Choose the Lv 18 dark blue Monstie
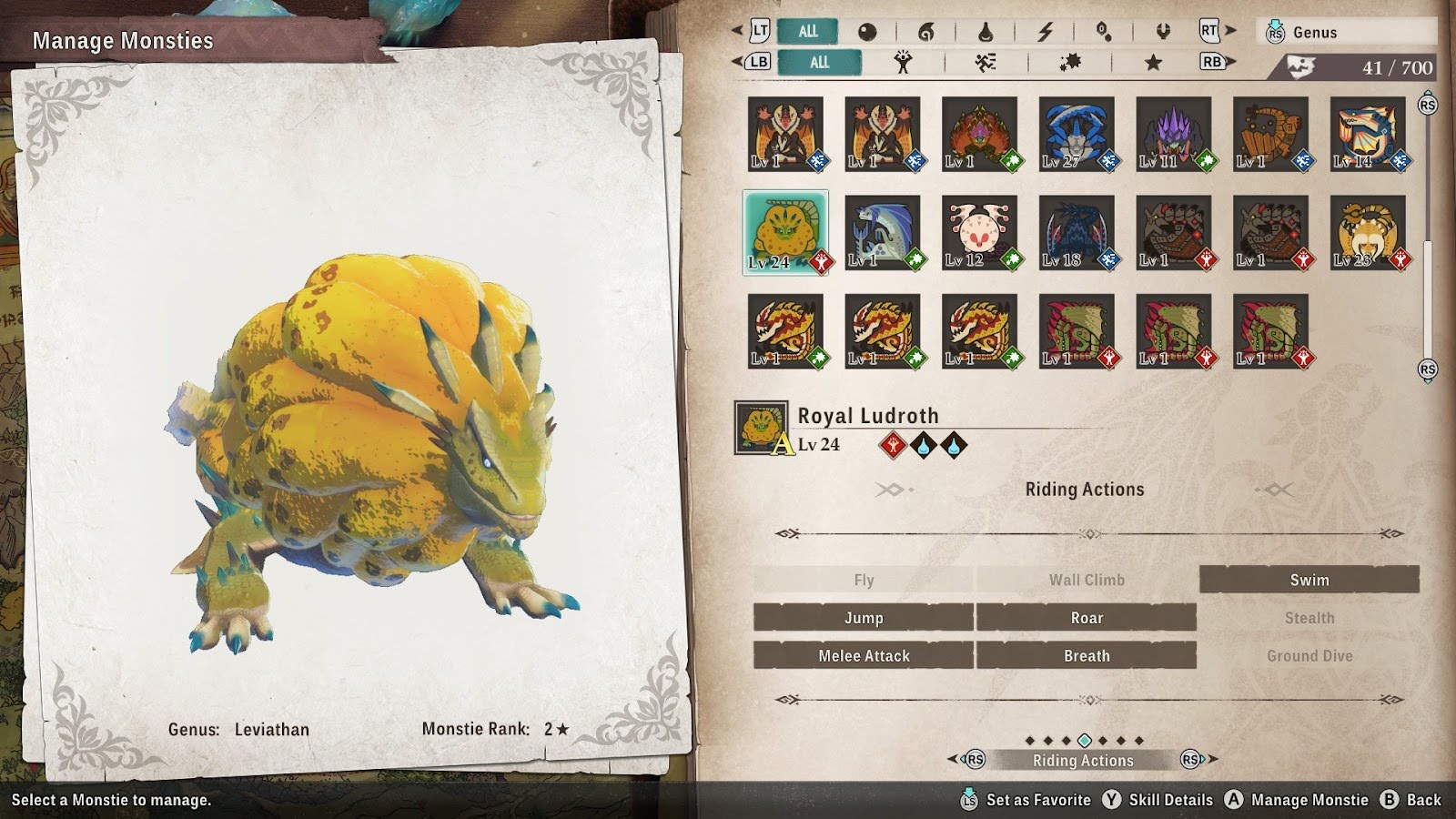This screenshot has height=819, width=1456. [1077, 232]
